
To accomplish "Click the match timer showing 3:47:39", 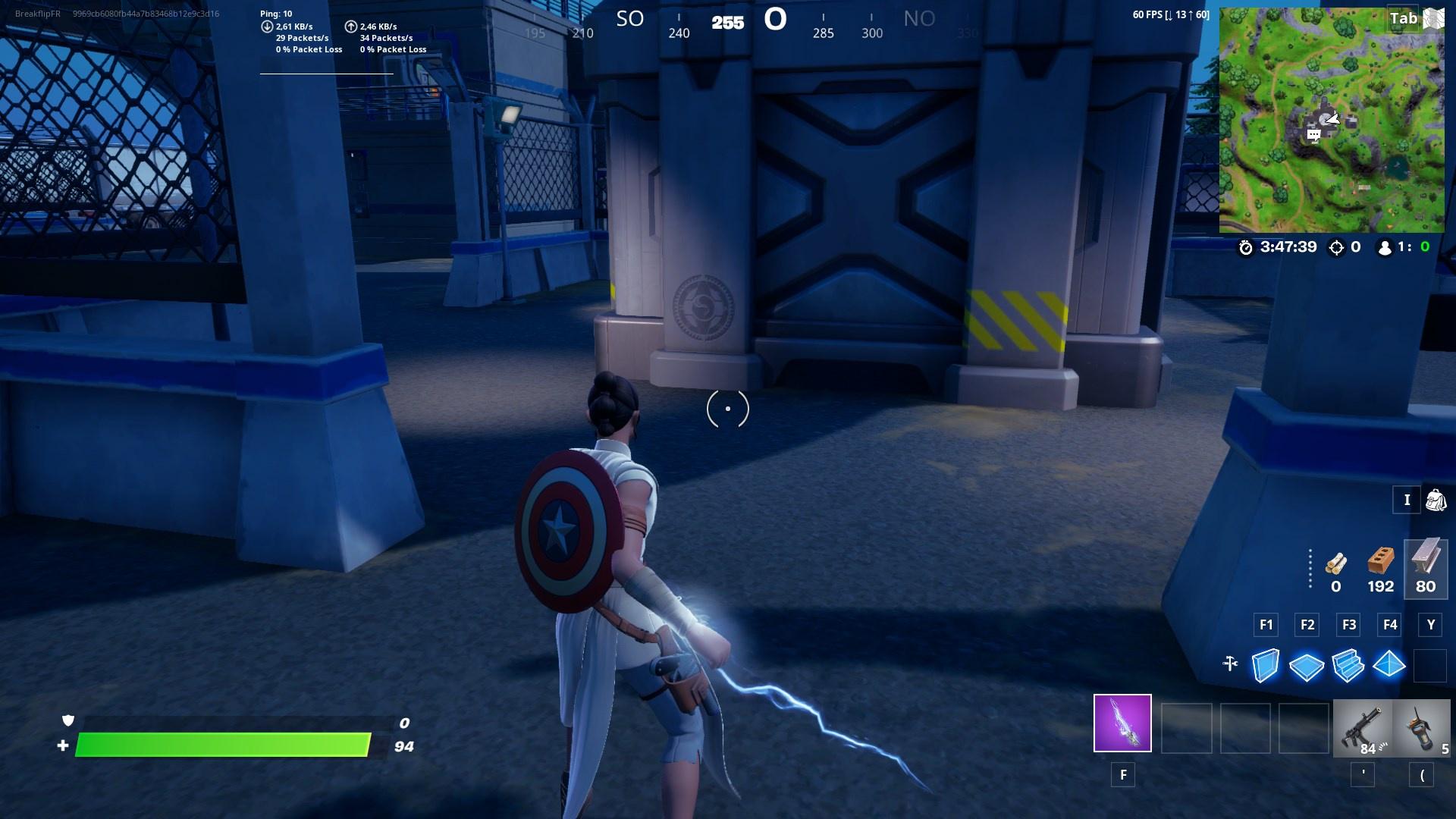I will point(1289,246).
